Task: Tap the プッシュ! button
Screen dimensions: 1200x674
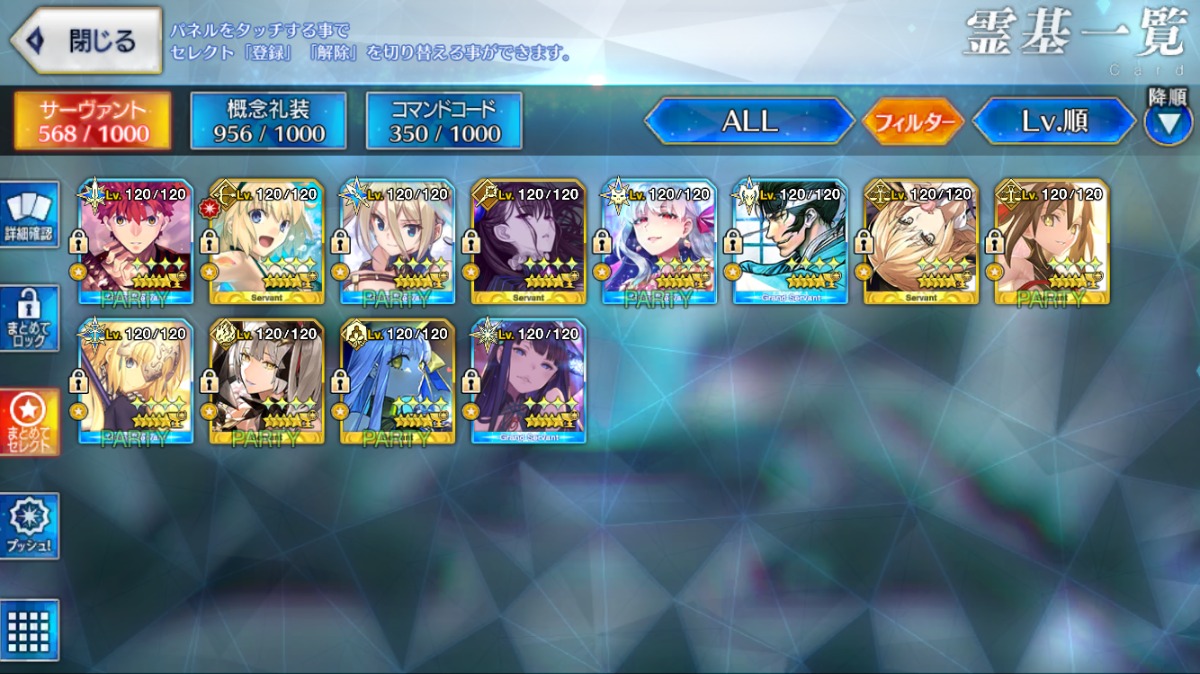Action: click(30, 525)
